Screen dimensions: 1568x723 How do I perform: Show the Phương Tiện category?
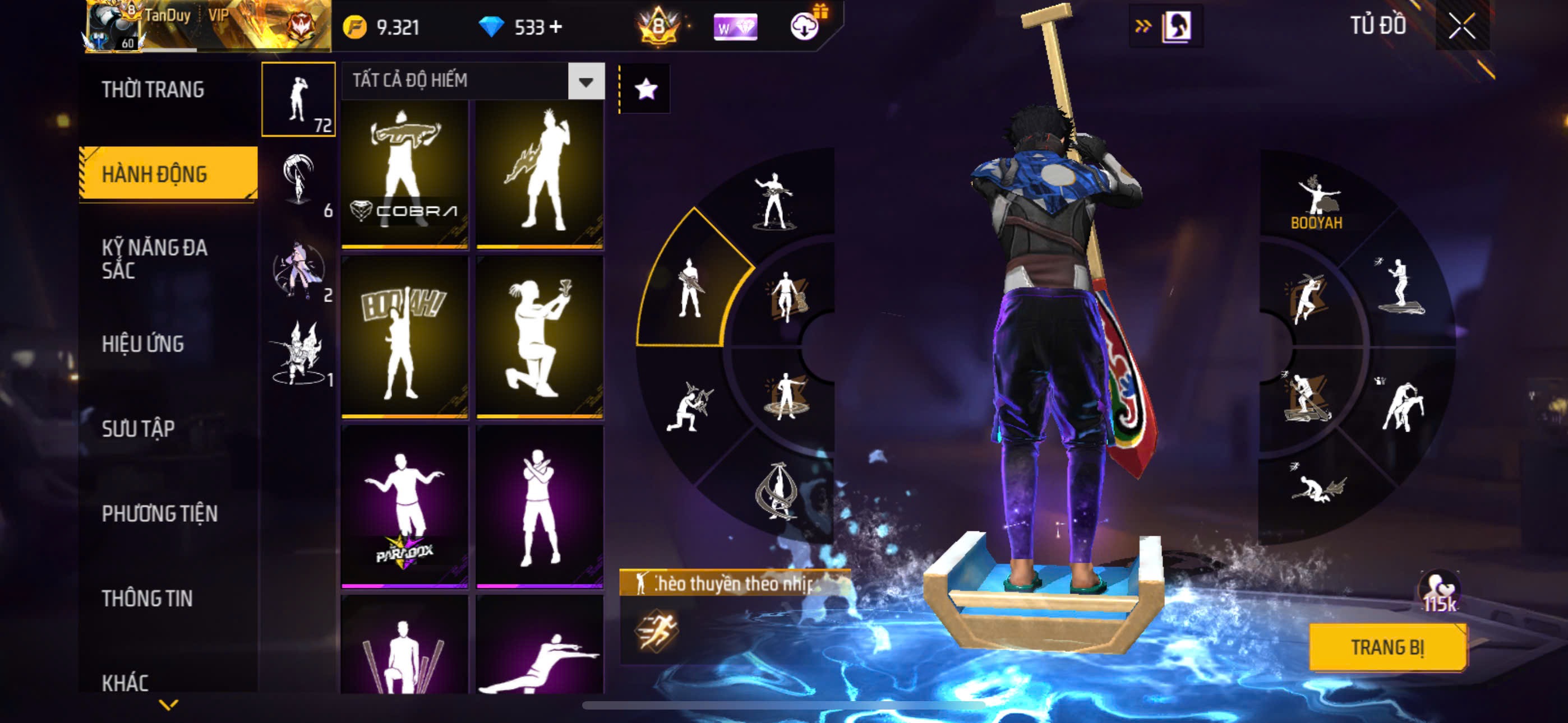click(159, 513)
